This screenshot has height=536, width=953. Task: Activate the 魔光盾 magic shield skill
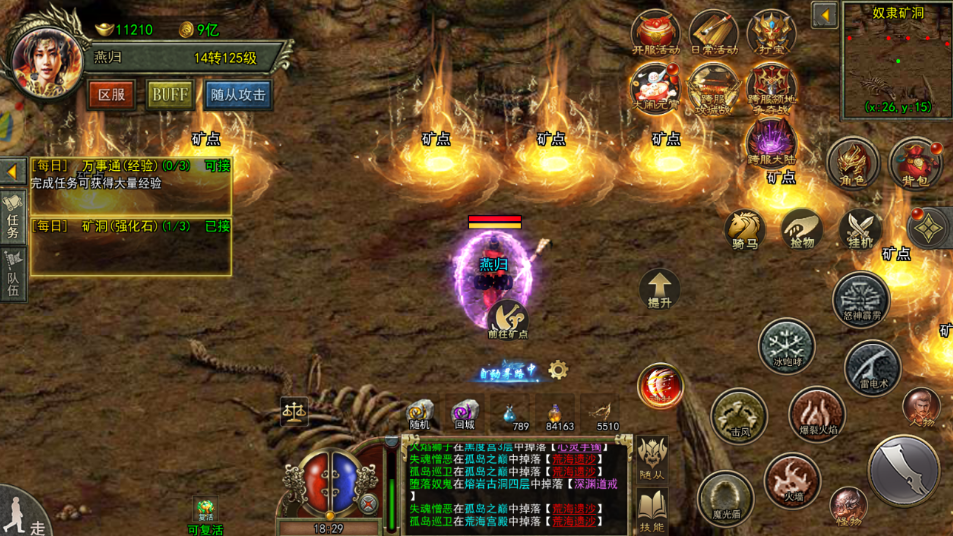(725, 497)
